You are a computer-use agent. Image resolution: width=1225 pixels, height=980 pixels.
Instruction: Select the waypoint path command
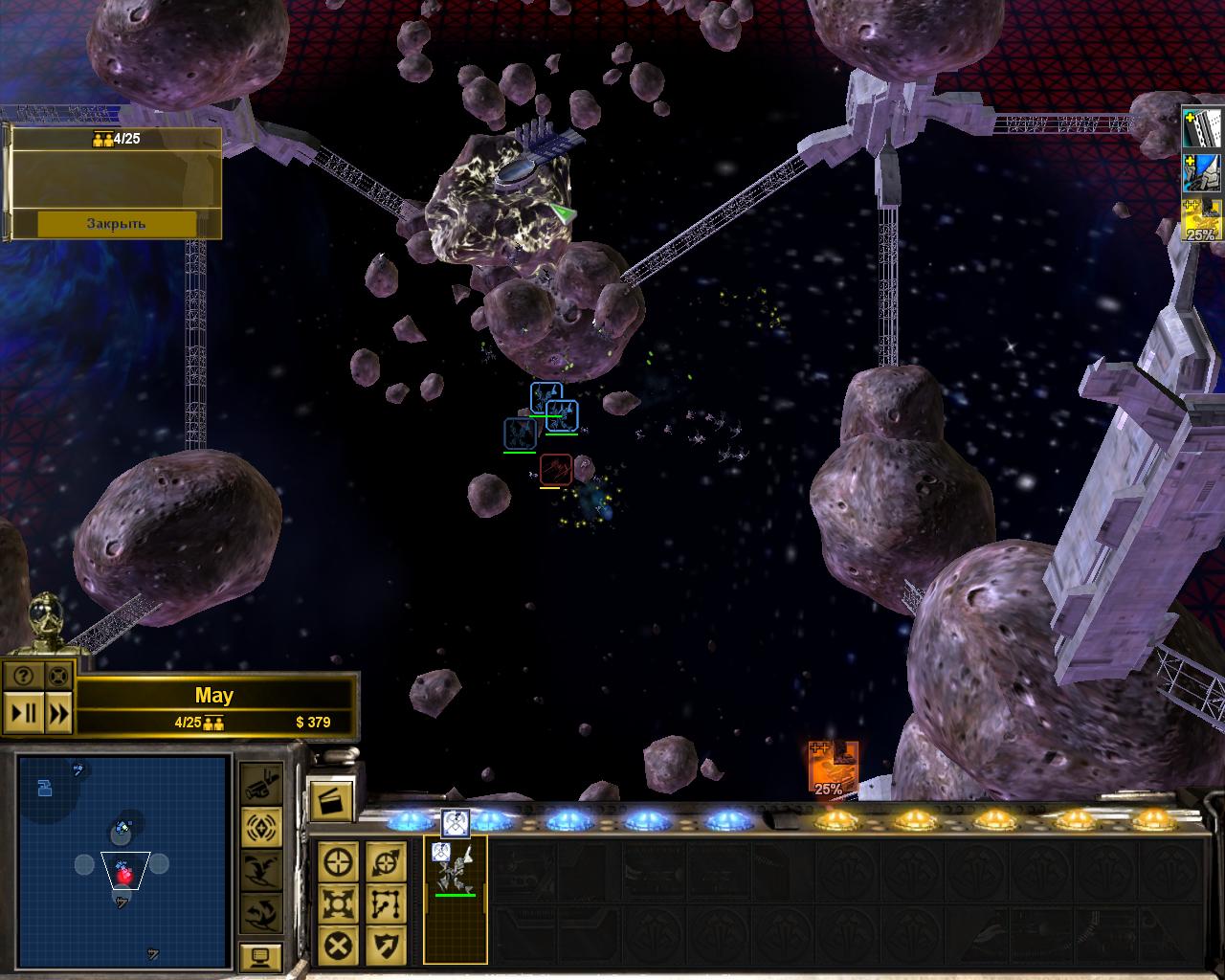point(386,903)
